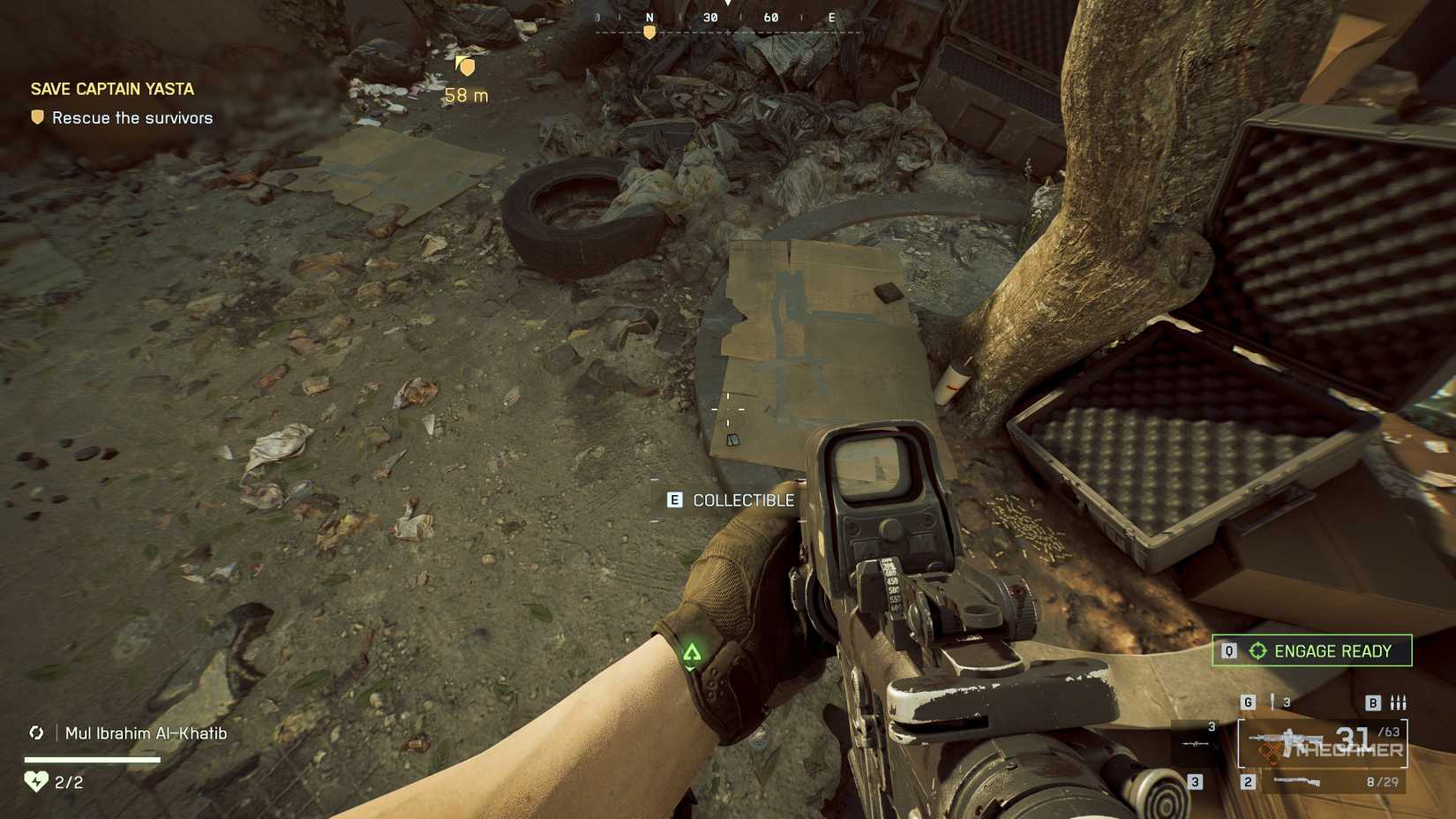Screen dimensions: 1456x819
Task: Toggle the green triangle indicator on the wrist device
Action: point(694,653)
